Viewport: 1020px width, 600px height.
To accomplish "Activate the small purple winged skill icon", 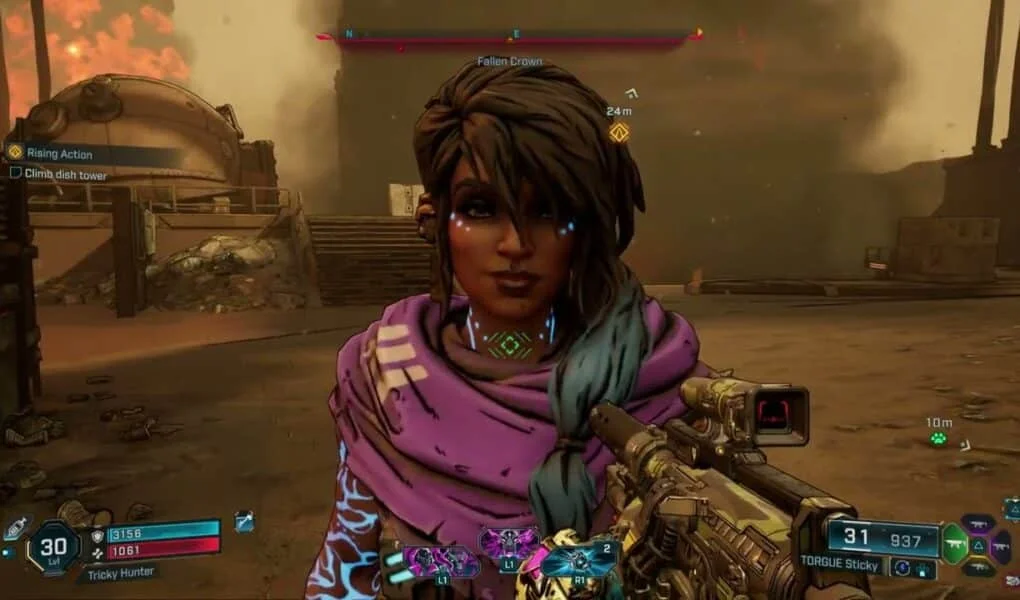I will [508, 543].
